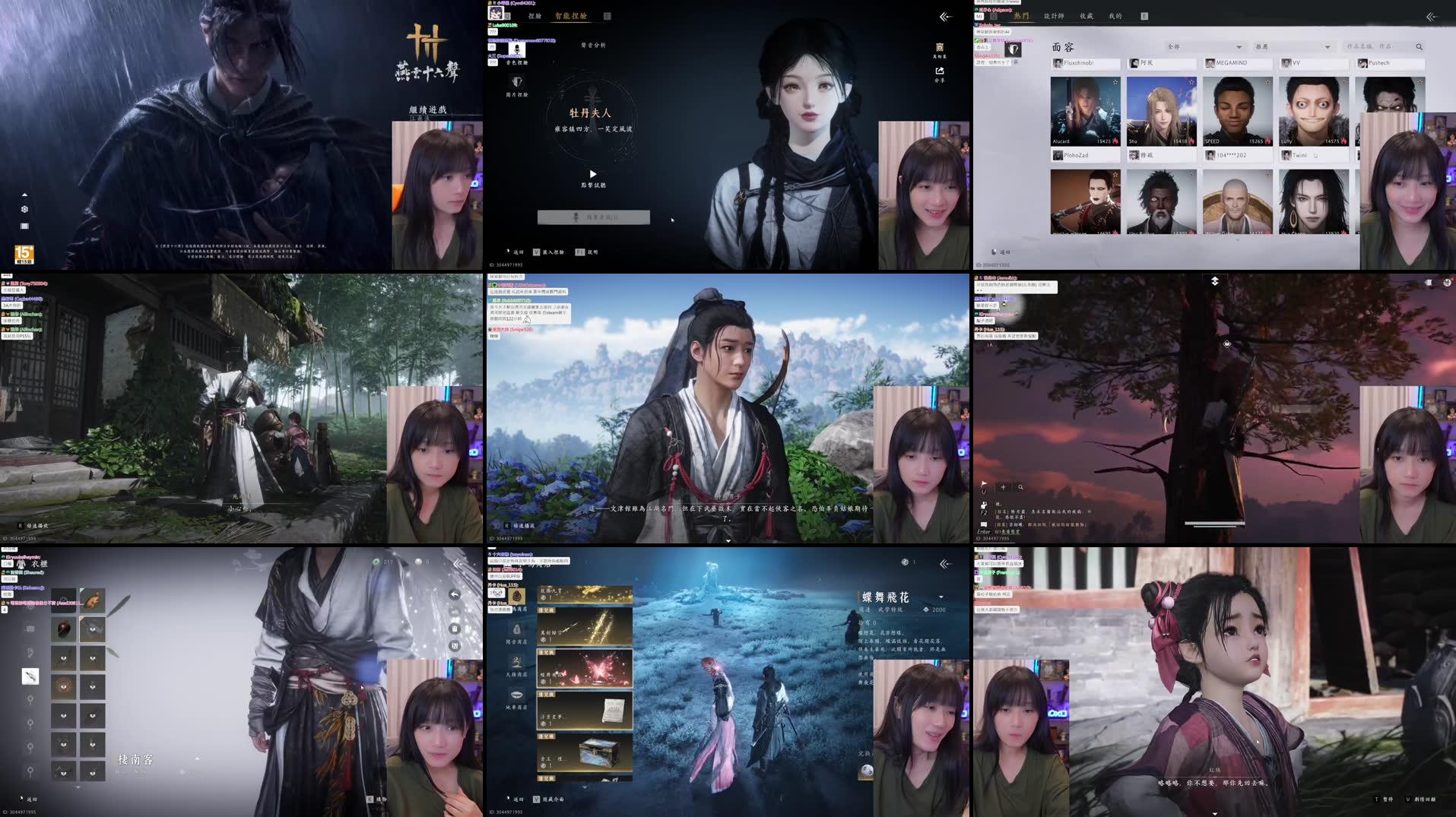Expand more shop items with the down chevron

pos(585,787)
